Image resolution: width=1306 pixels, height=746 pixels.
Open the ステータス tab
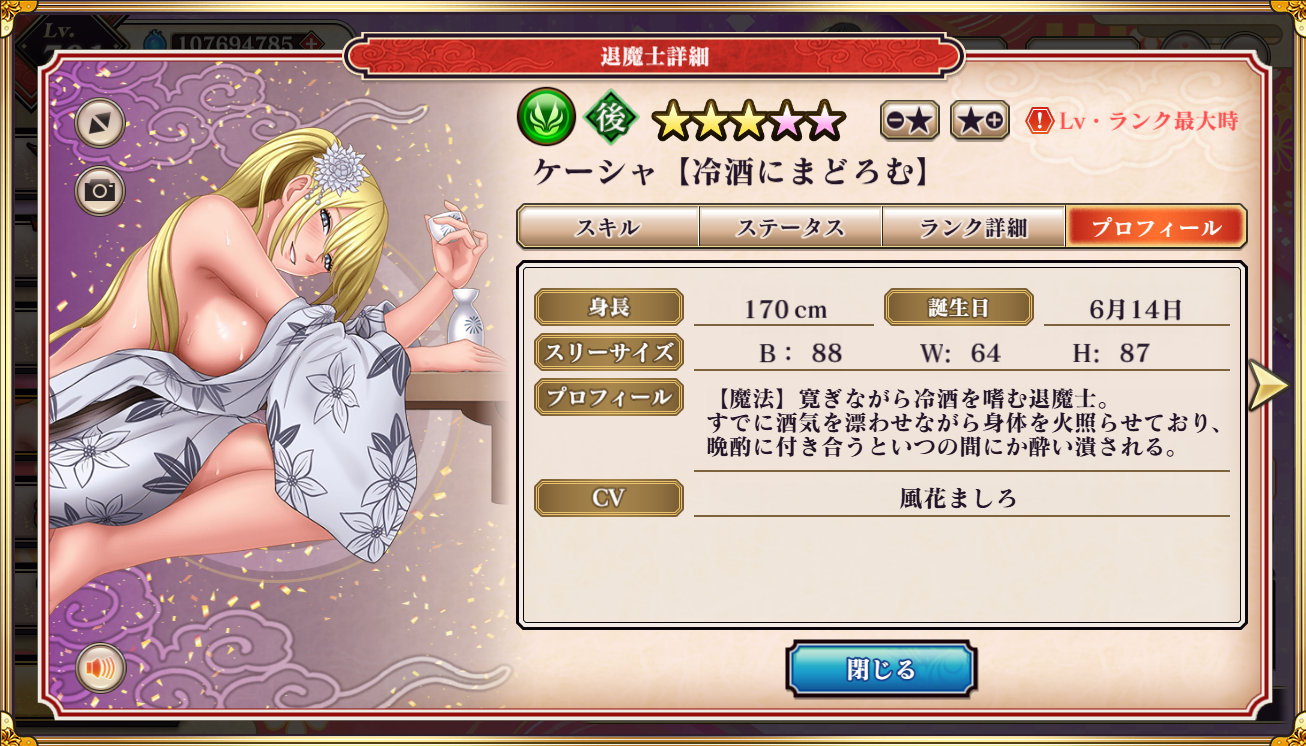click(x=790, y=227)
